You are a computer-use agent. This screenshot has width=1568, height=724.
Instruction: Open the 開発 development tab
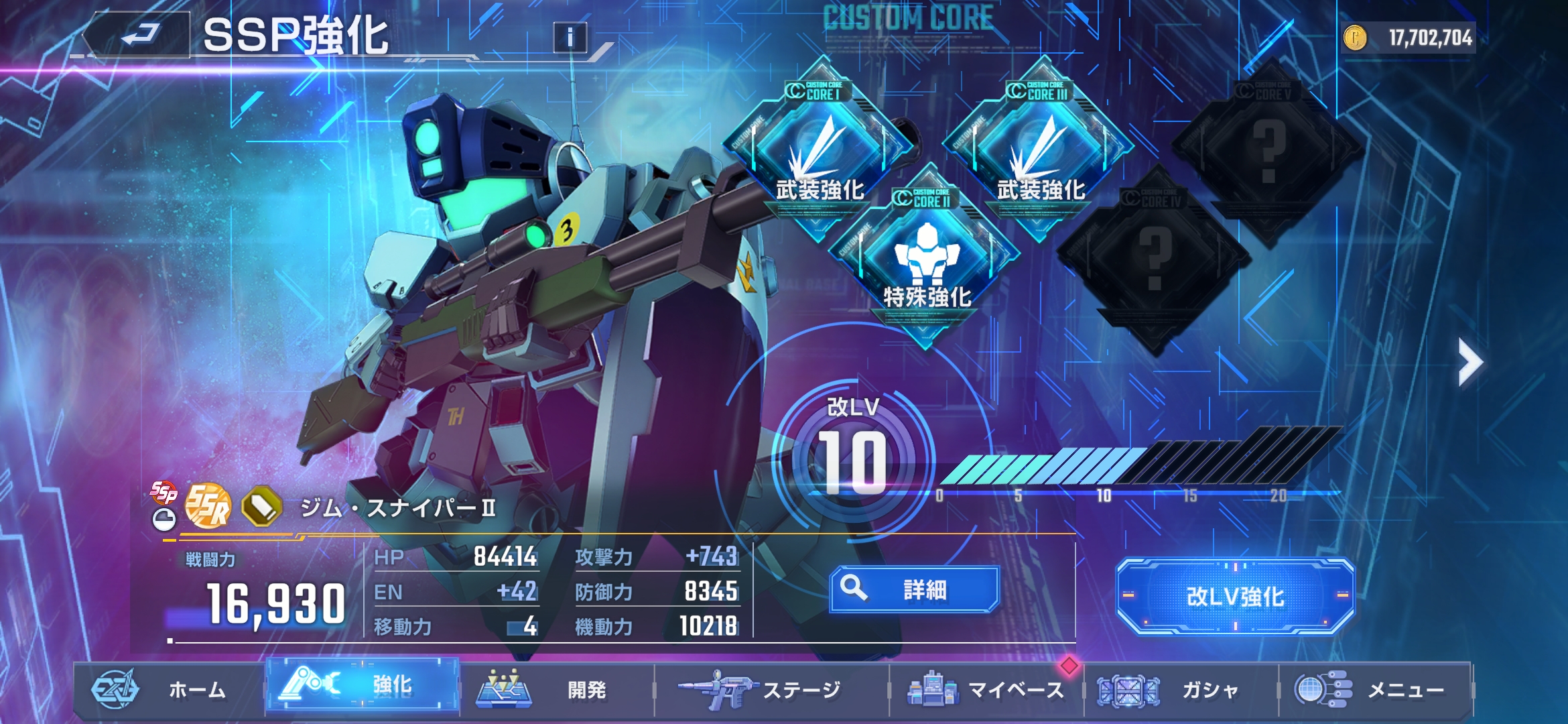pos(556,689)
